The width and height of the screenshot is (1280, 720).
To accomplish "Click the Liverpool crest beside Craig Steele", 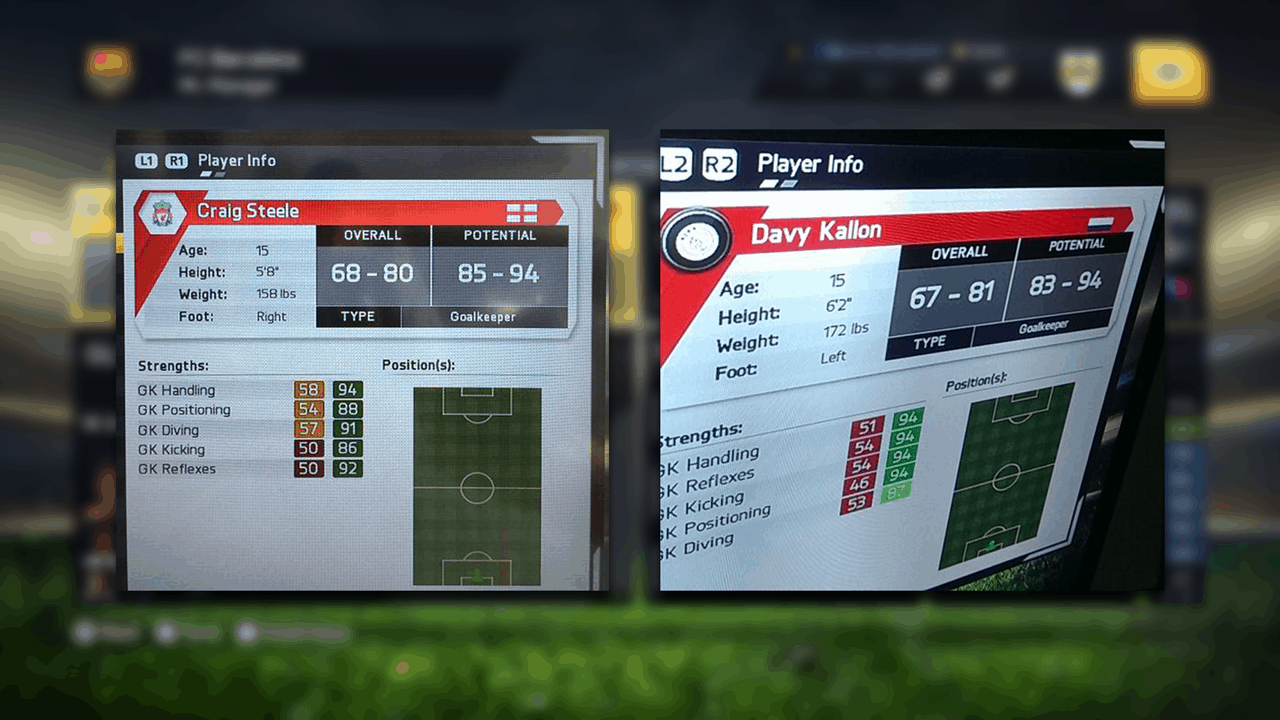I will [160, 213].
